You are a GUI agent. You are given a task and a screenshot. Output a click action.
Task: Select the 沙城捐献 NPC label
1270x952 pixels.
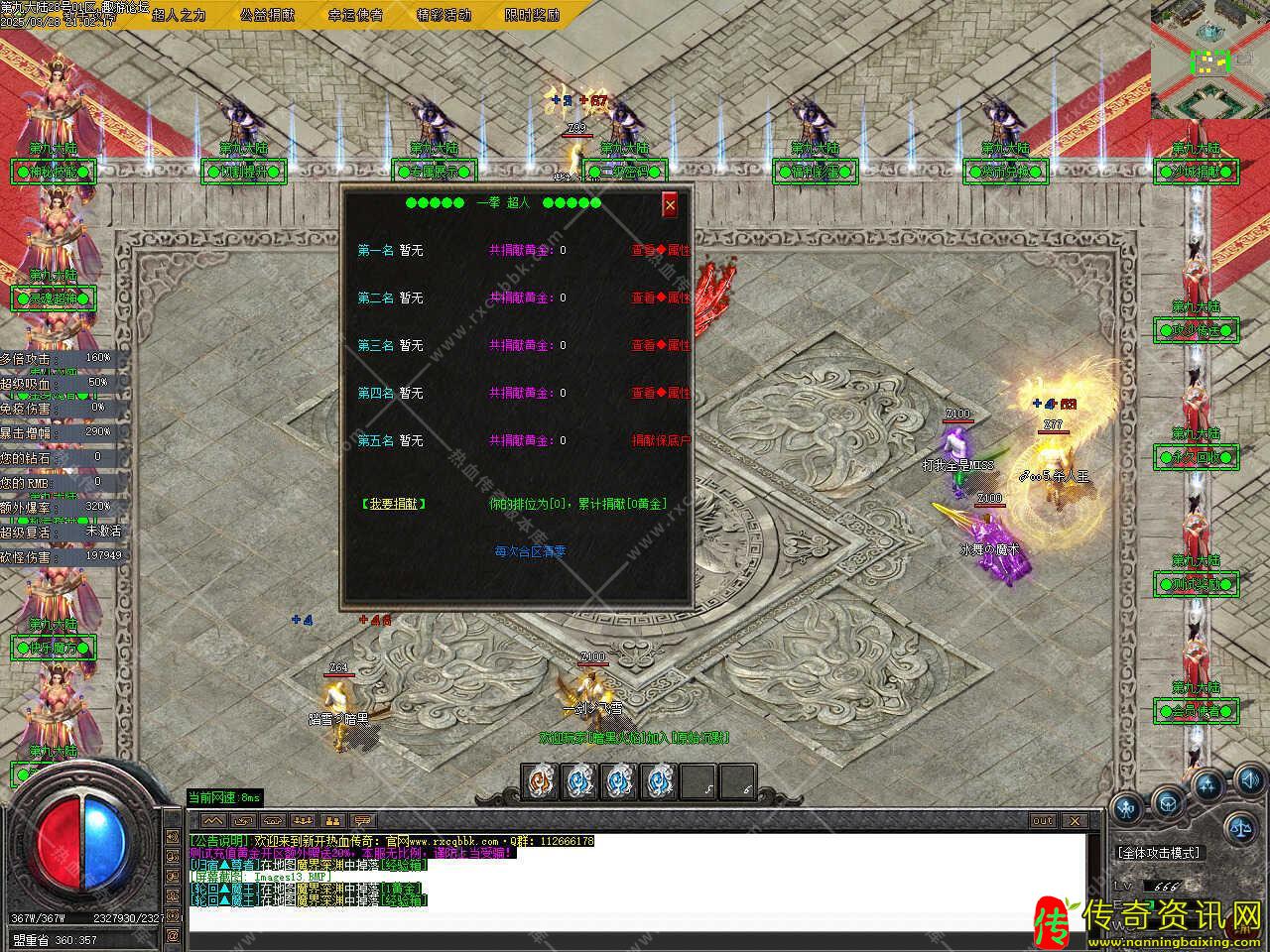tap(1197, 172)
